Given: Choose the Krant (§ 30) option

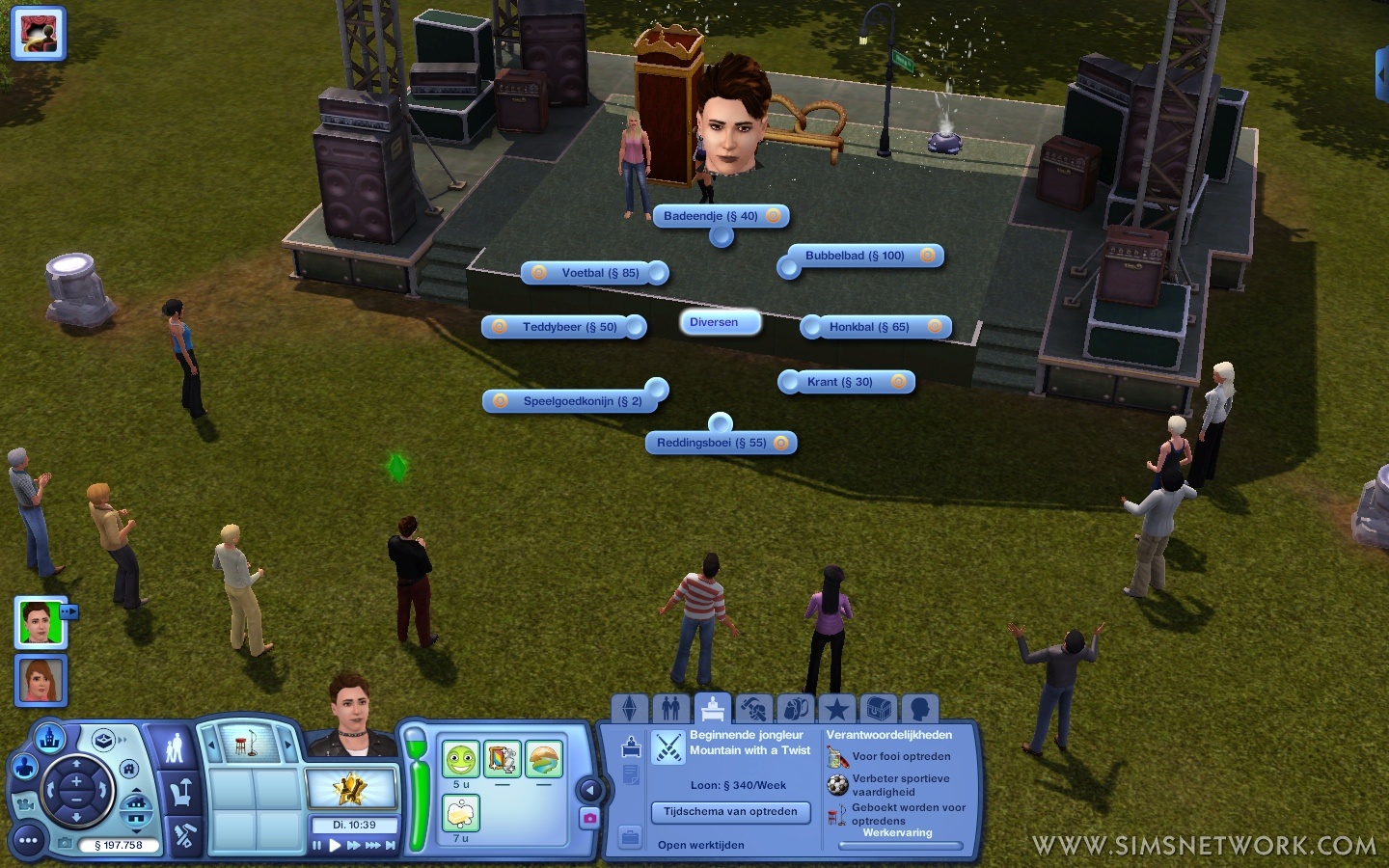Looking at the screenshot, I should coord(840,382).
